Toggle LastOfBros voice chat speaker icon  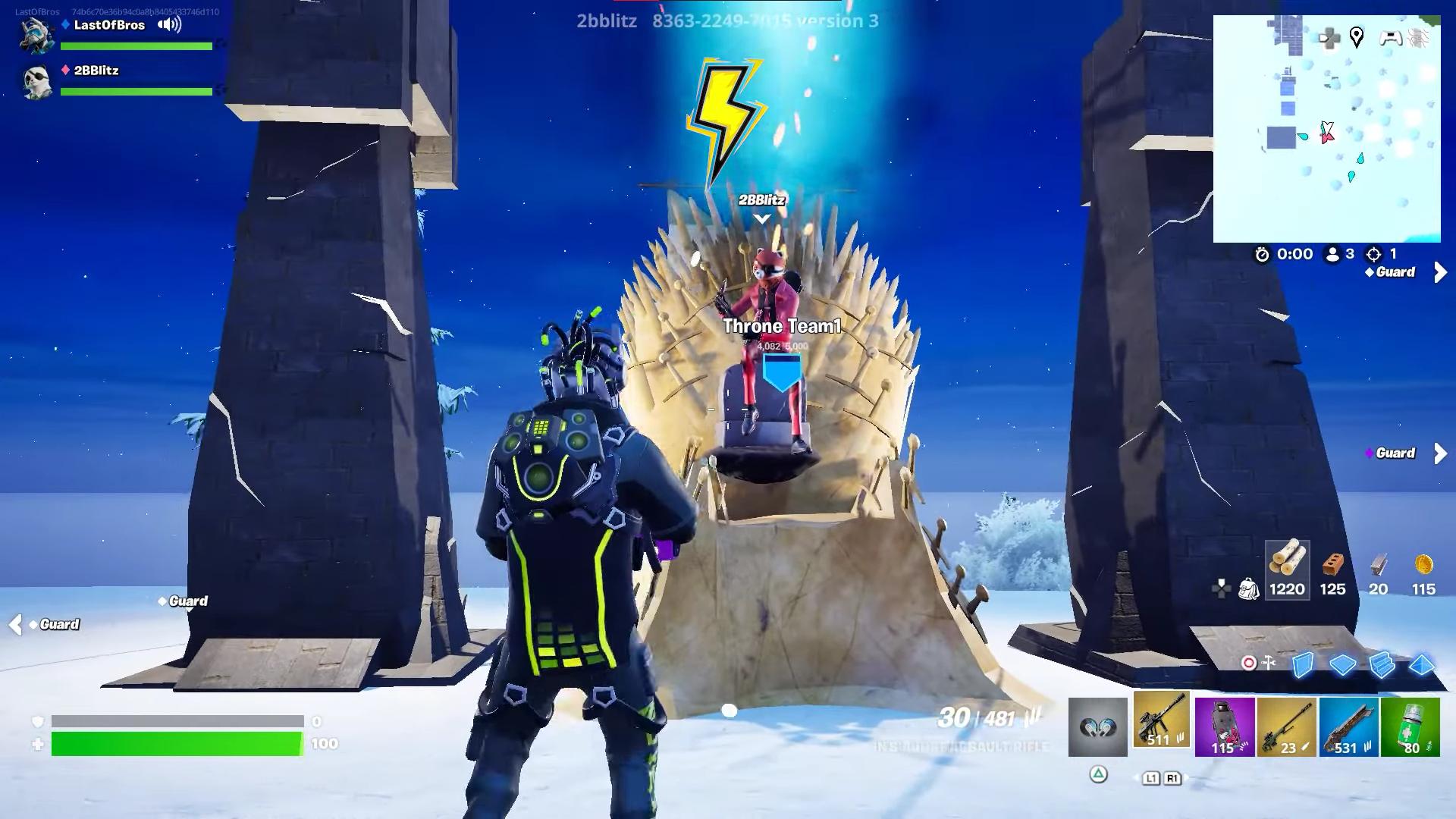(169, 25)
